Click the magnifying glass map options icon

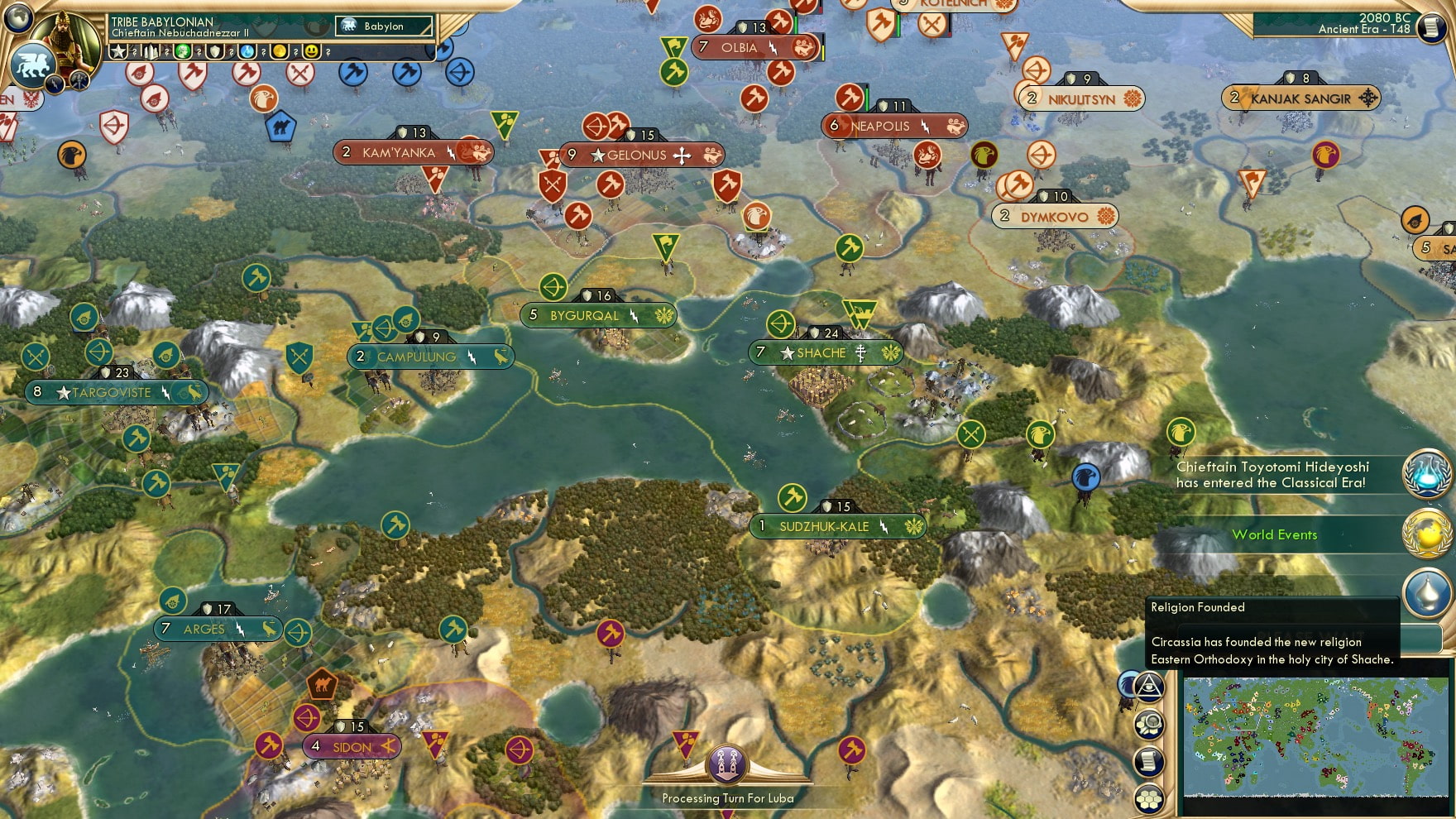1148,725
